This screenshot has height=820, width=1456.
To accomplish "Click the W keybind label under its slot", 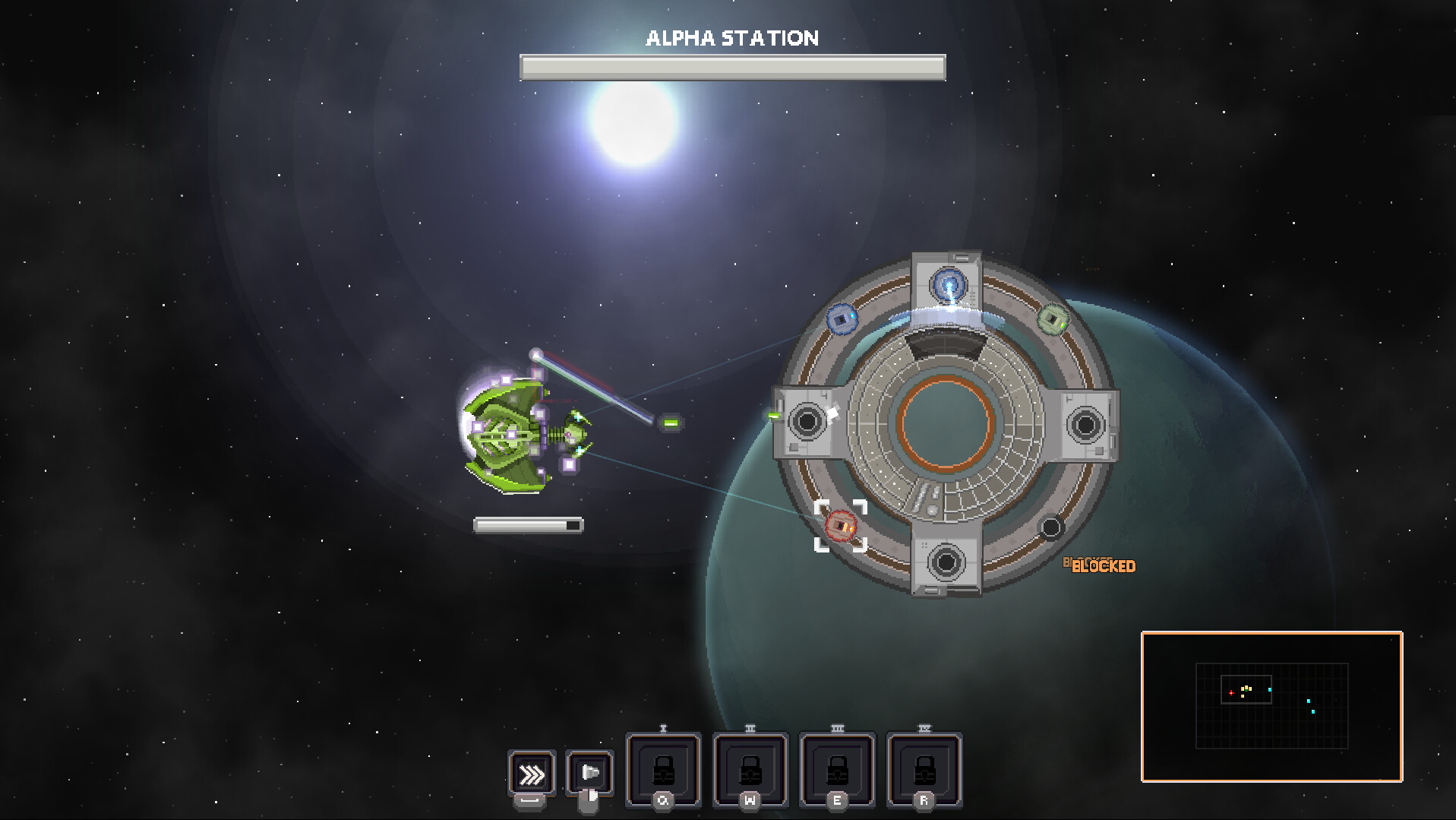I will pyautogui.click(x=750, y=799).
